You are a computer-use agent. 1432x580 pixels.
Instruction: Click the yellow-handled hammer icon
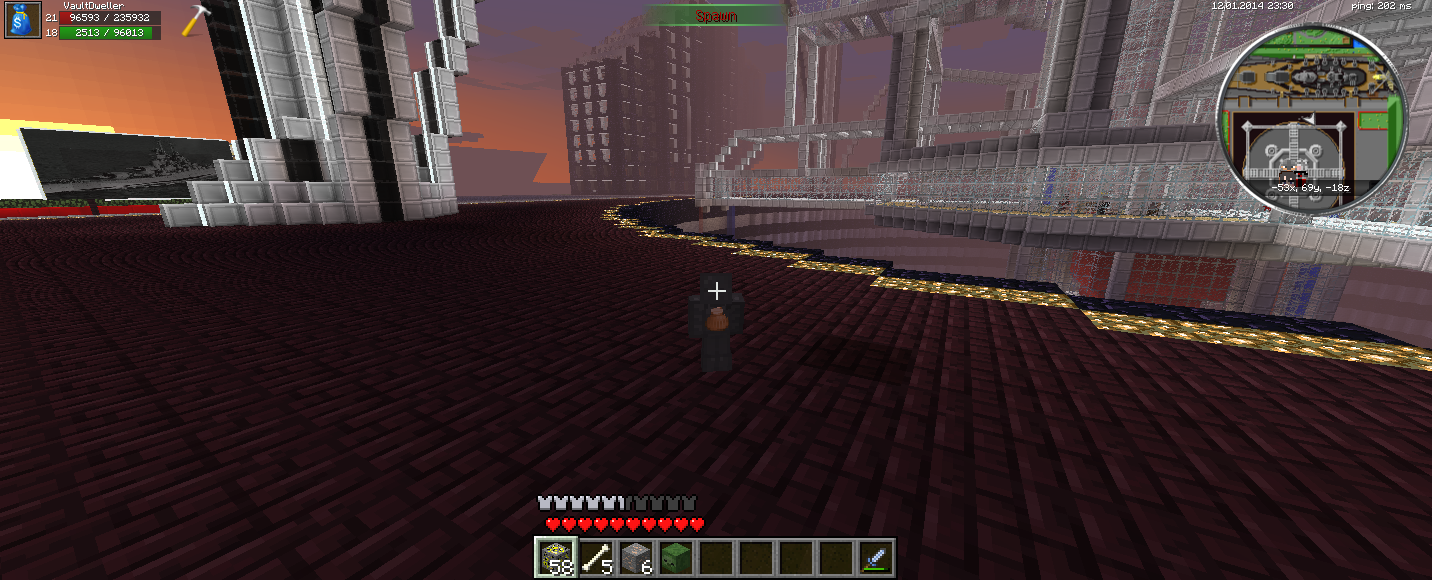[x=196, y=19]
